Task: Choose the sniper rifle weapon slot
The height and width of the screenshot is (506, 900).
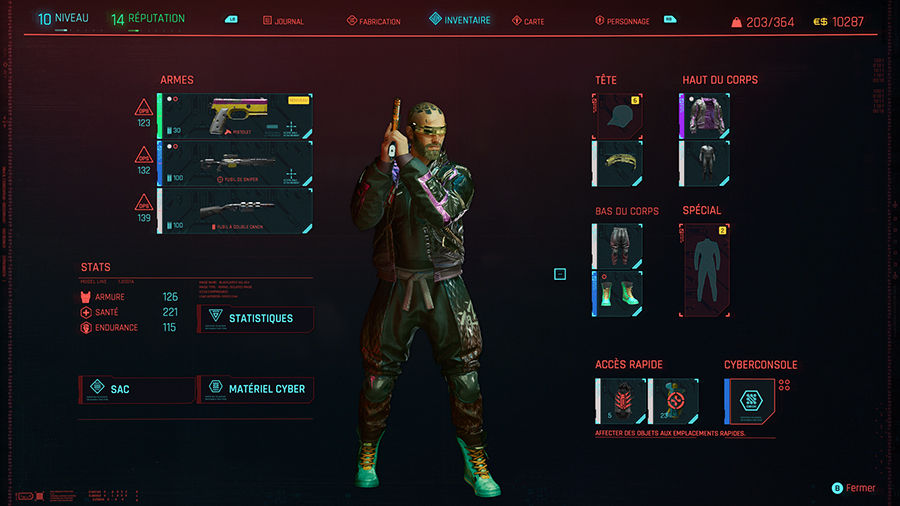Action: 235,163
